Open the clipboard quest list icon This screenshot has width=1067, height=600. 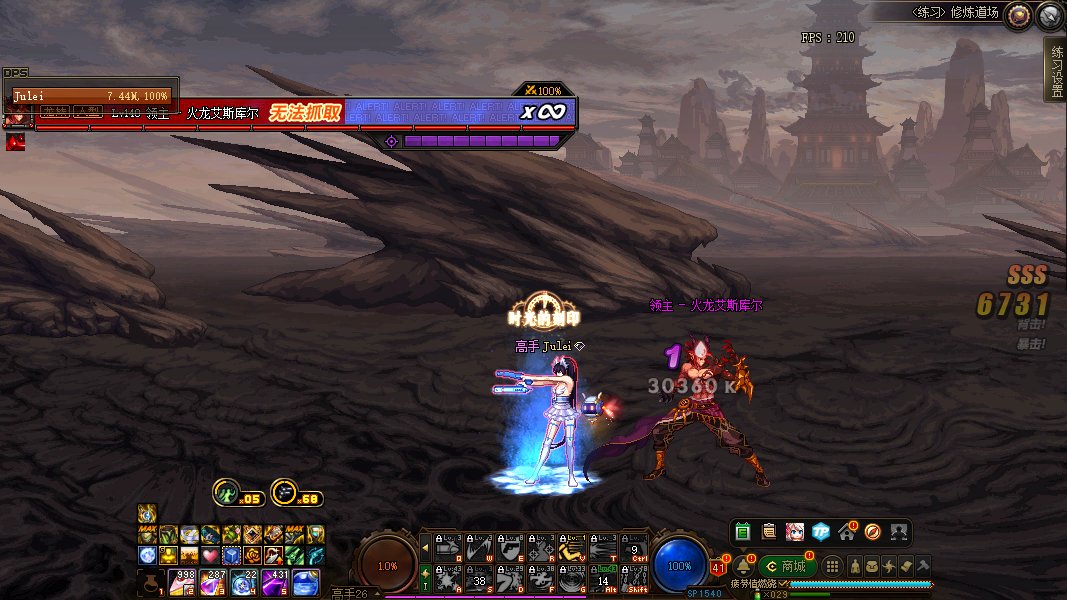click(x=768, y=531)
